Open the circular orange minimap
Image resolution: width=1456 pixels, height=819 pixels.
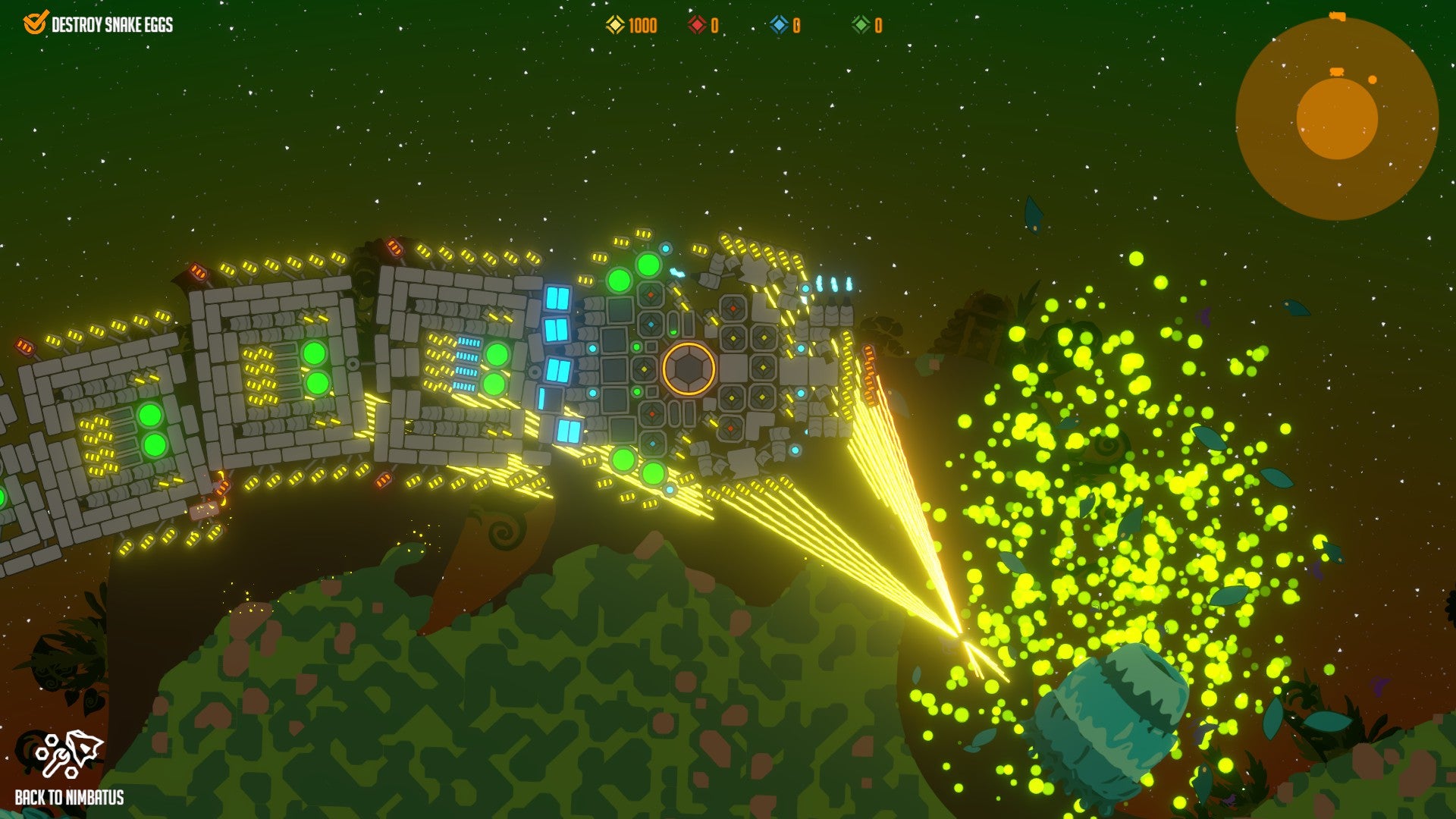coord(1336,119)
